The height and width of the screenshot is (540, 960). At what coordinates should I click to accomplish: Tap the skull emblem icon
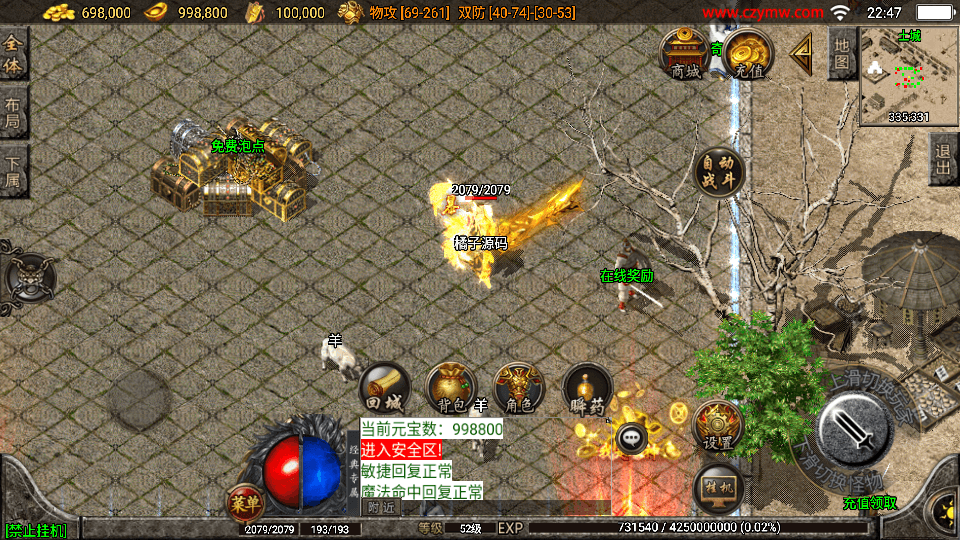pos(27,277)
